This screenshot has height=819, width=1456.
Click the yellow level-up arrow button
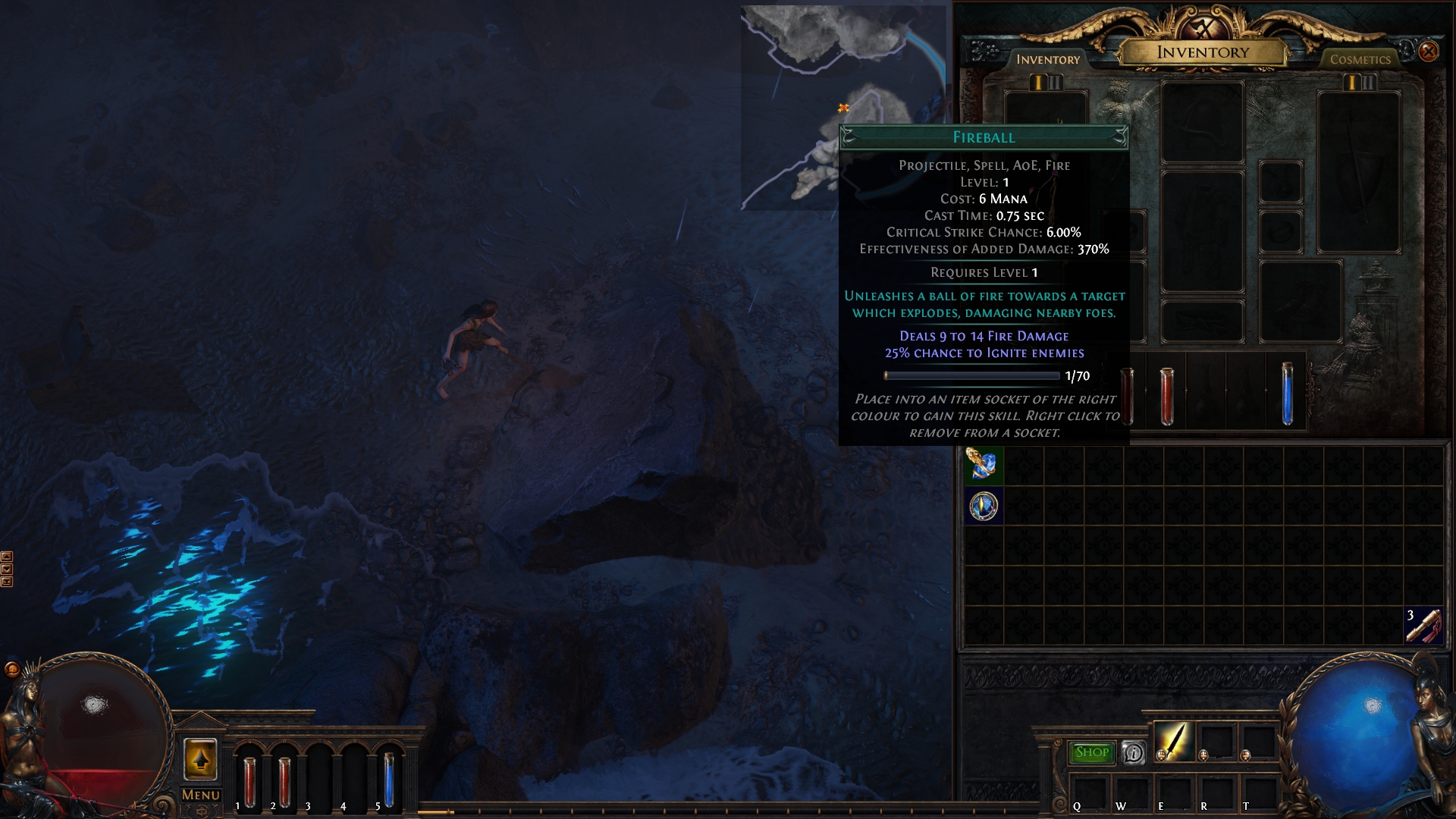point(200,758)
